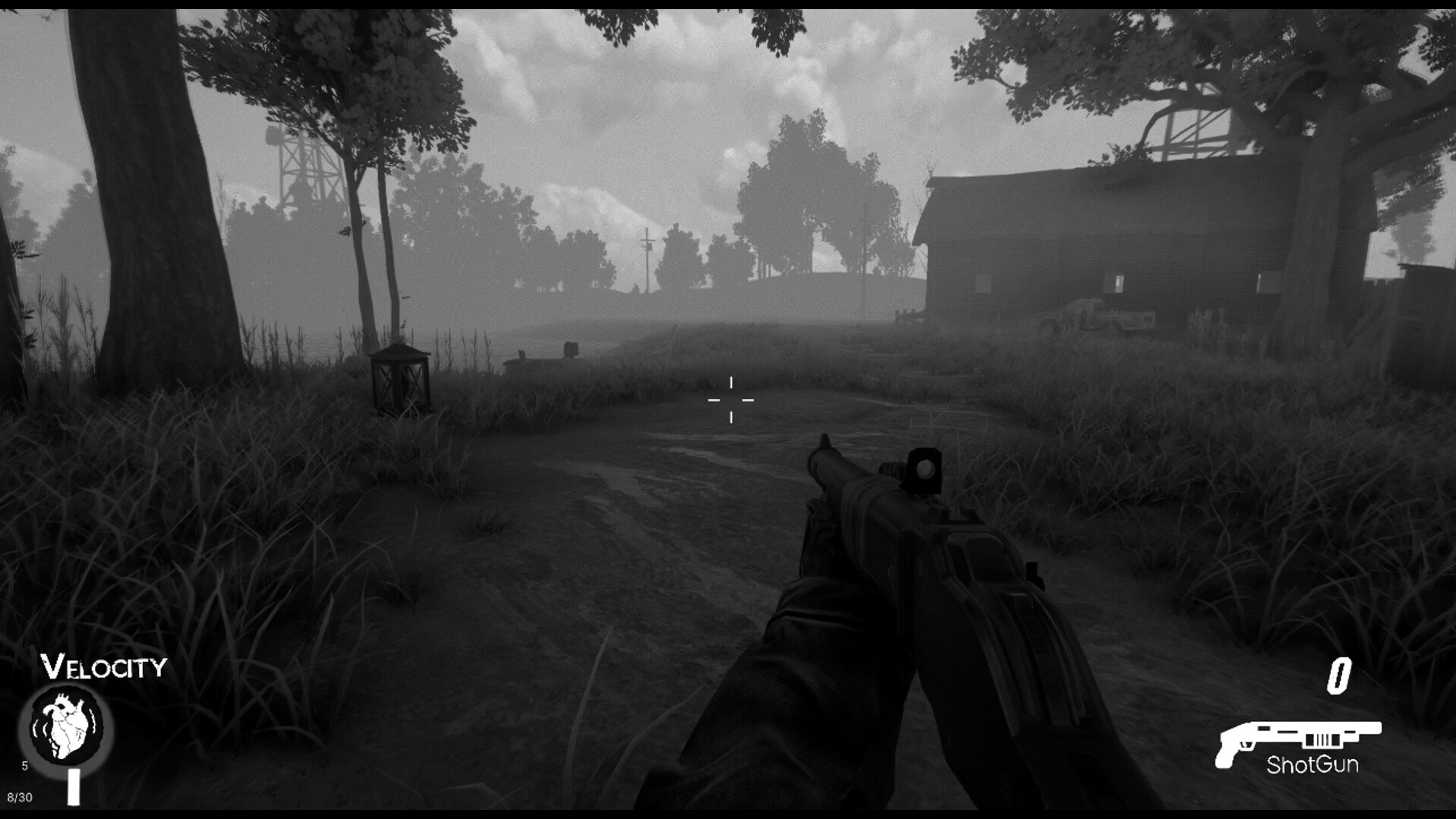Click the rifle's rear iron sight
This screenshot has height=819, width=1456.
(925, 471)
